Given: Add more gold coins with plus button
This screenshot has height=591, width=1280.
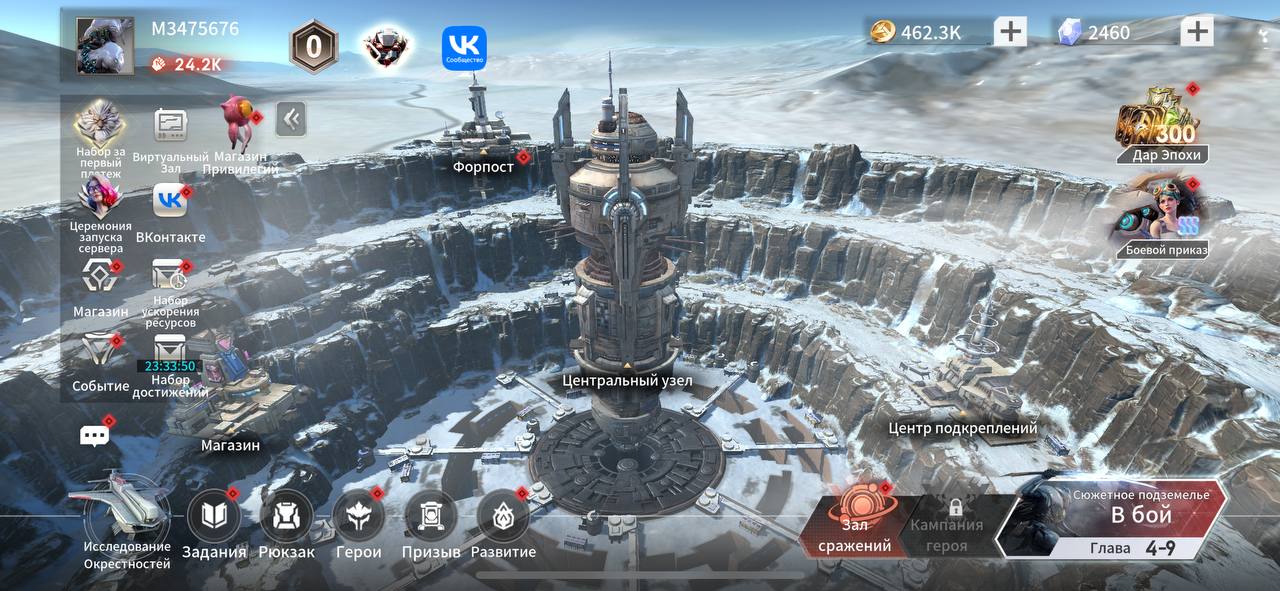Looking at the screenshot, I should [1010, 32].
